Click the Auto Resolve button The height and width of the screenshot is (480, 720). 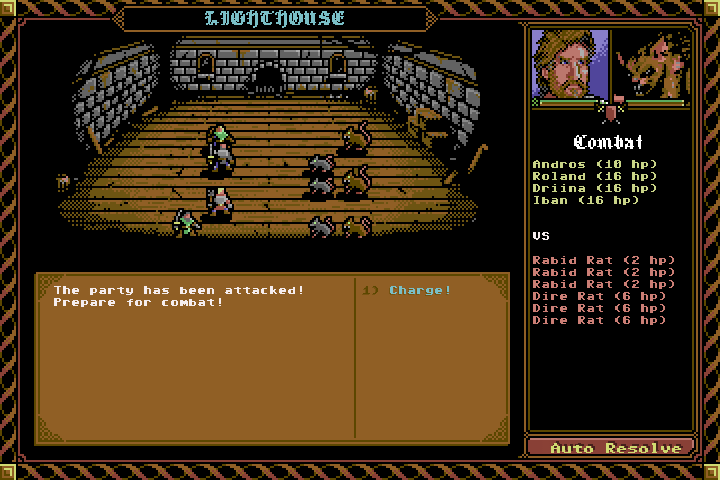(608, 448)
